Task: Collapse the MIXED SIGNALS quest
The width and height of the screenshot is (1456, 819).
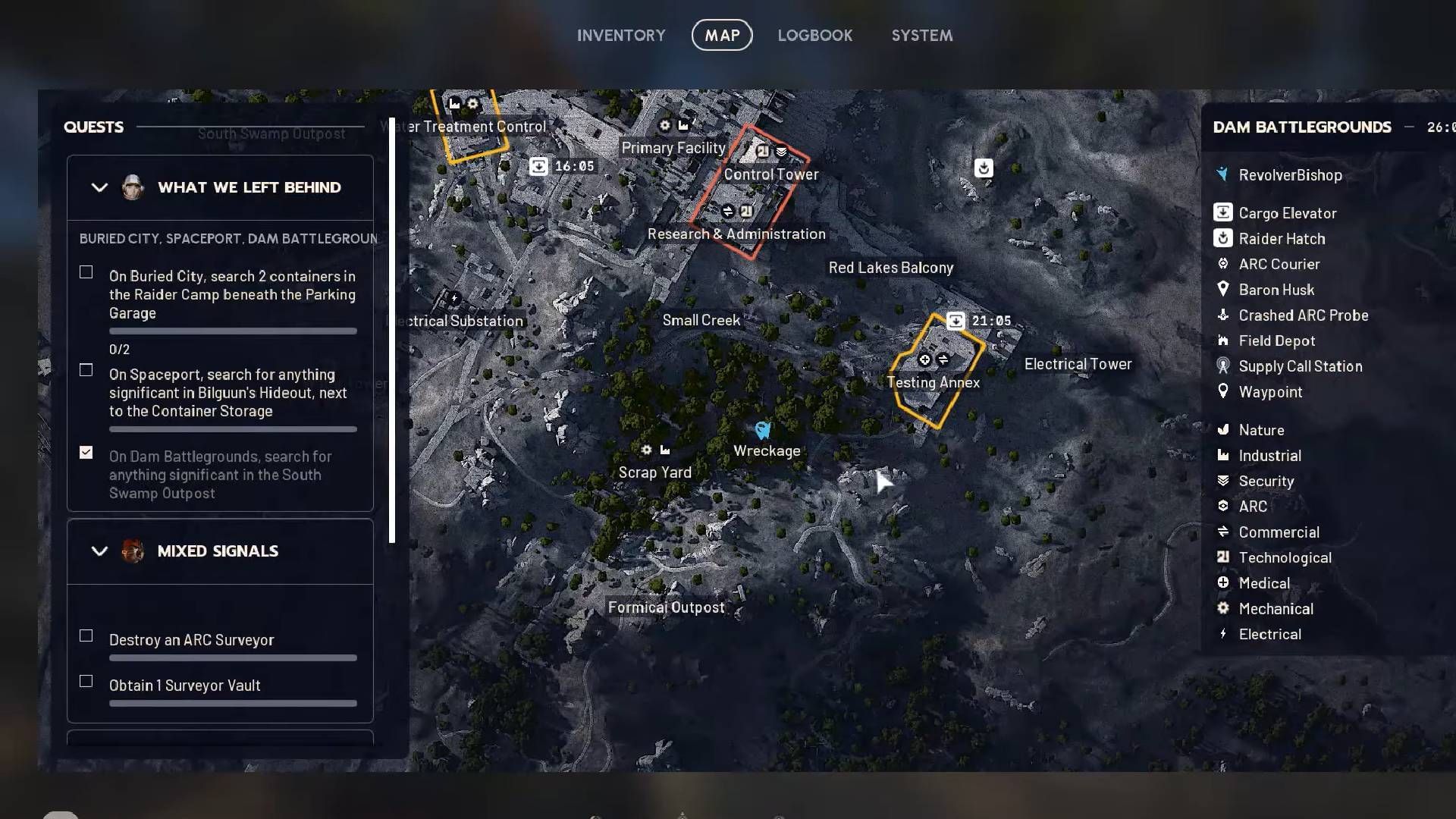Action: pyautogui.click(x=99, y=551)
